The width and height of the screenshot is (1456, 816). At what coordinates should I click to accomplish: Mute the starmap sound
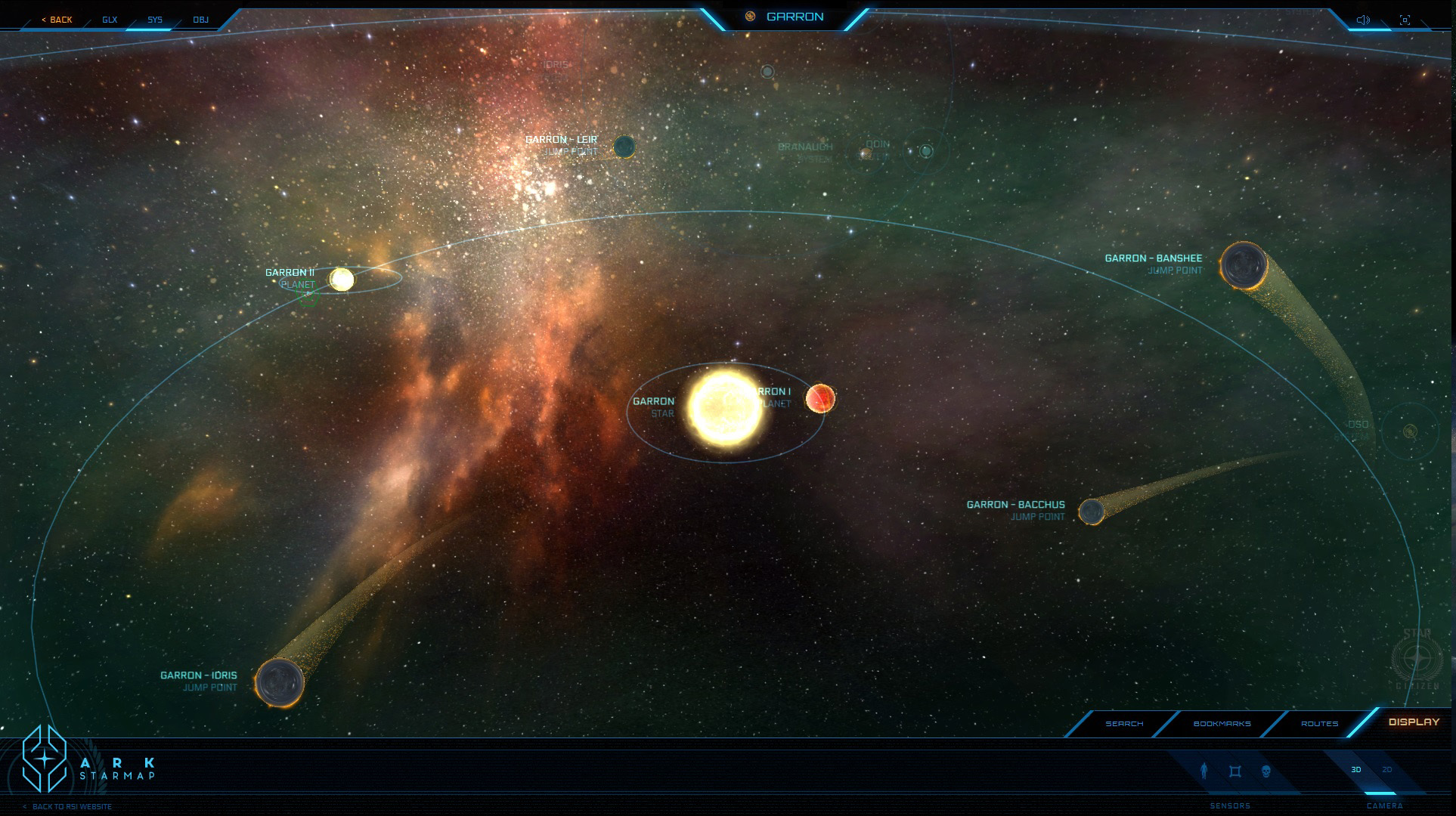[x=1363, y=19]
